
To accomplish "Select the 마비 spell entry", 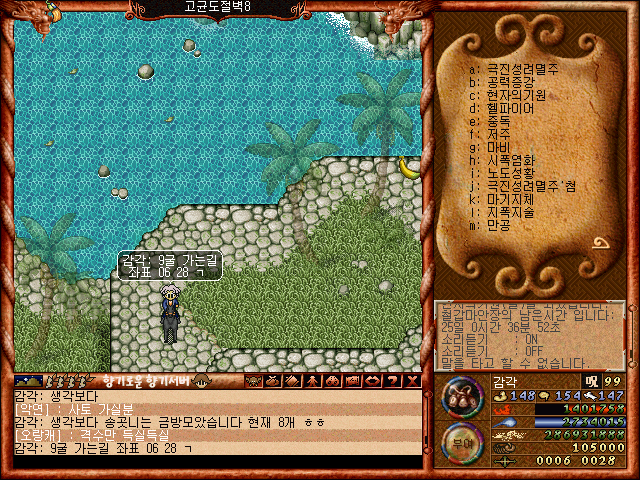I will 498,147.
